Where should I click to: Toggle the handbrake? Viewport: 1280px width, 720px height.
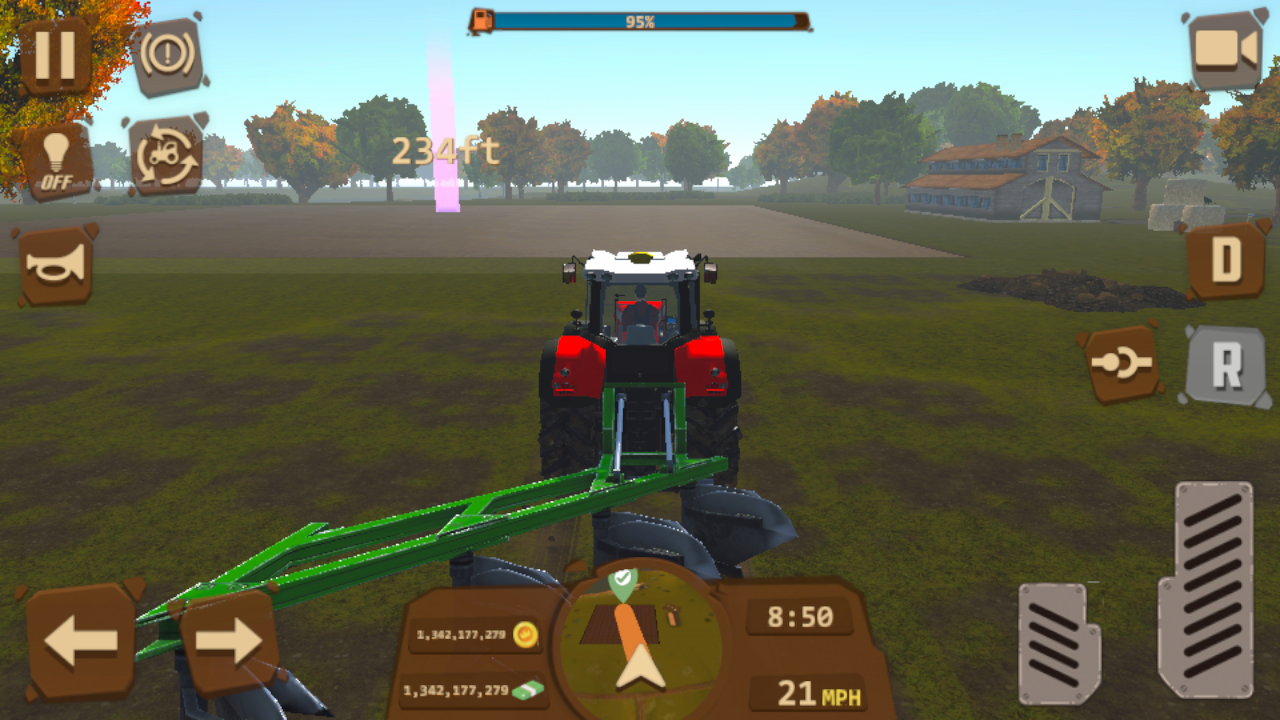coord(168,58)
